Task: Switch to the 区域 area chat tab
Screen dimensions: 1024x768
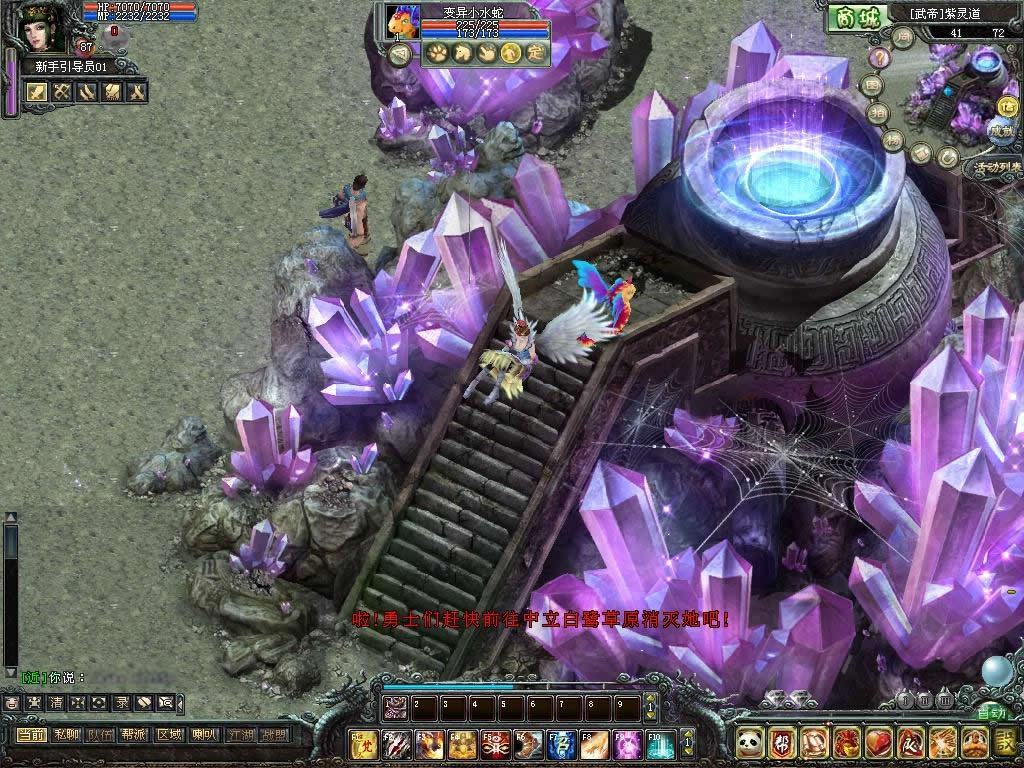Action: pyautogui.click(x=167, y=734)
